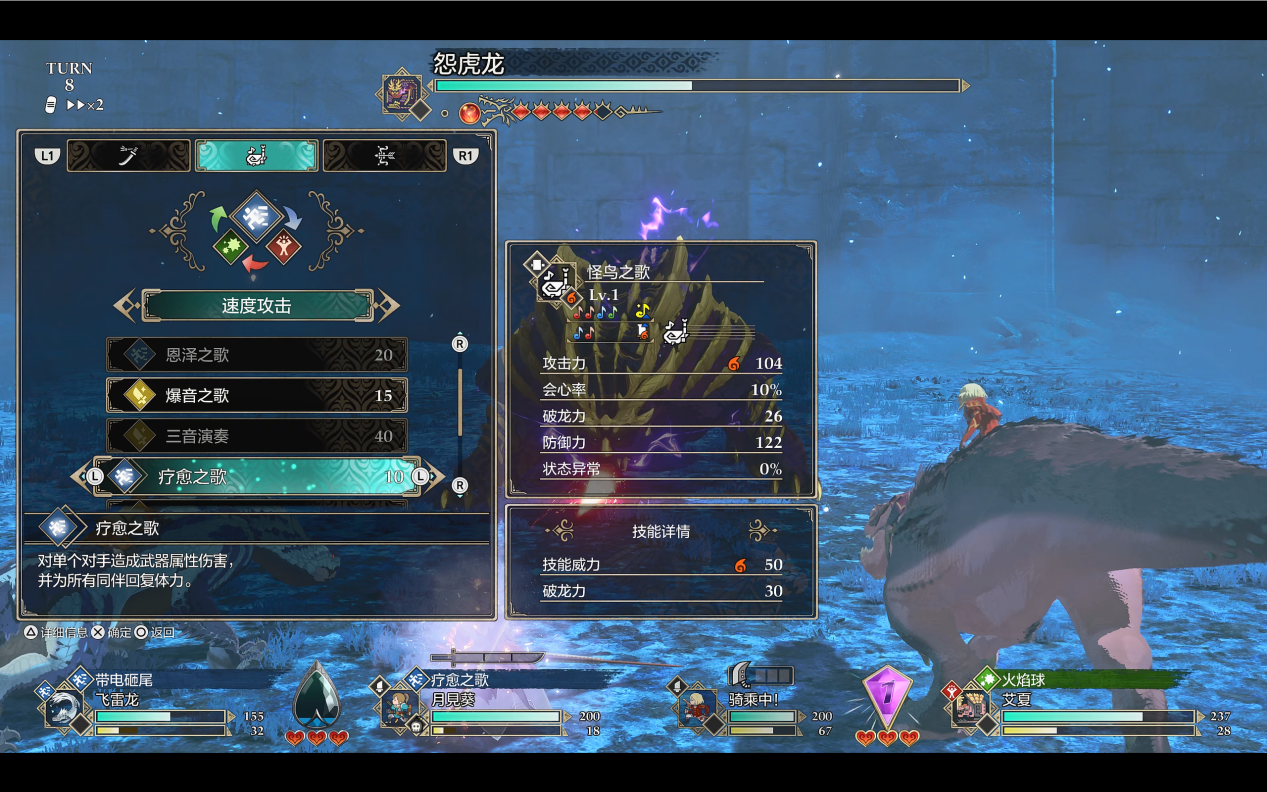Click the 怪鸟之歌 hunting horn weapon icon
This screenshot has height=792, width=1267.
tap(554, 282)
